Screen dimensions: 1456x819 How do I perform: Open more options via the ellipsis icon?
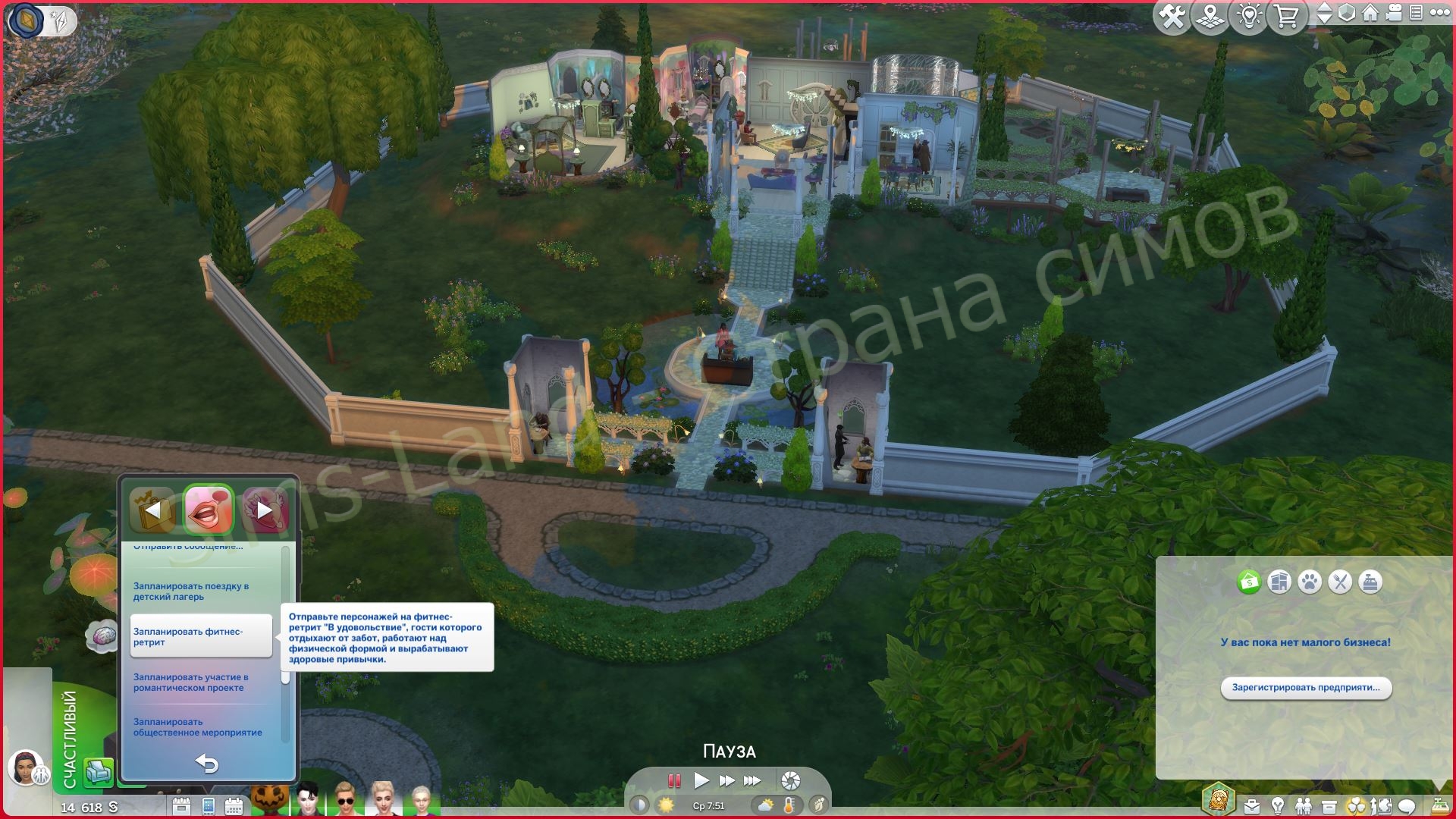pyautogui.click(x=1442, y=13)
